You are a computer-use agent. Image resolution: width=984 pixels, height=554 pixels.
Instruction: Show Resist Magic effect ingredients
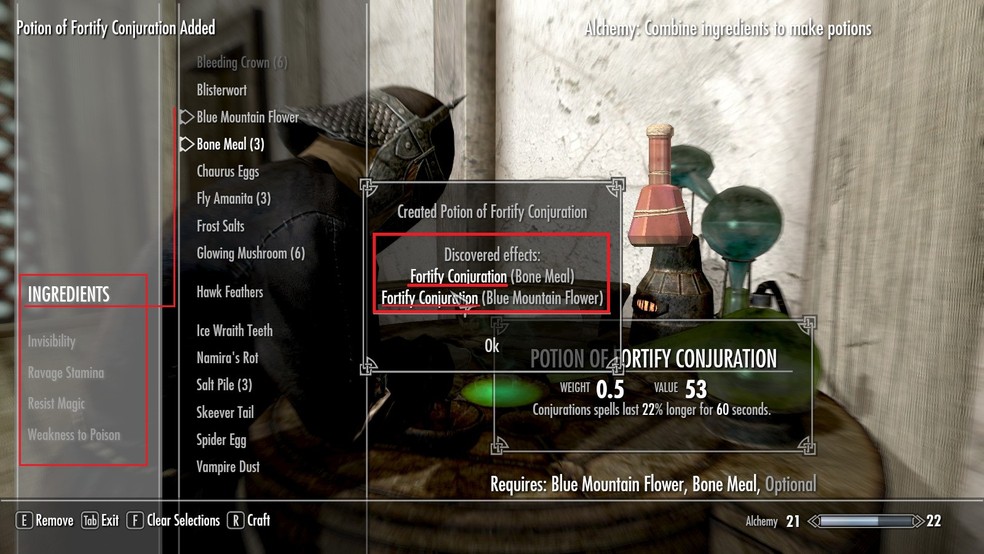(57, 404)
